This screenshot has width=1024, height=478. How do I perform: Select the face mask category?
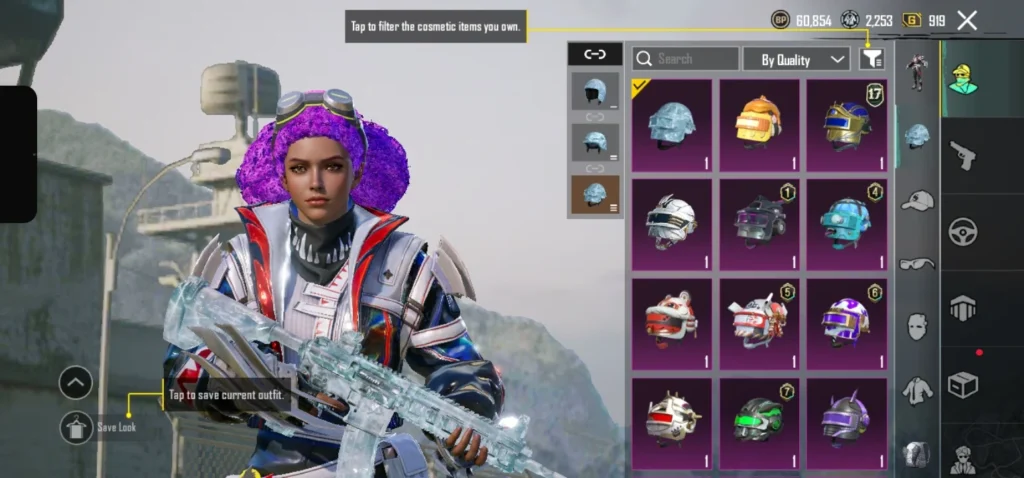click(917, 326)
